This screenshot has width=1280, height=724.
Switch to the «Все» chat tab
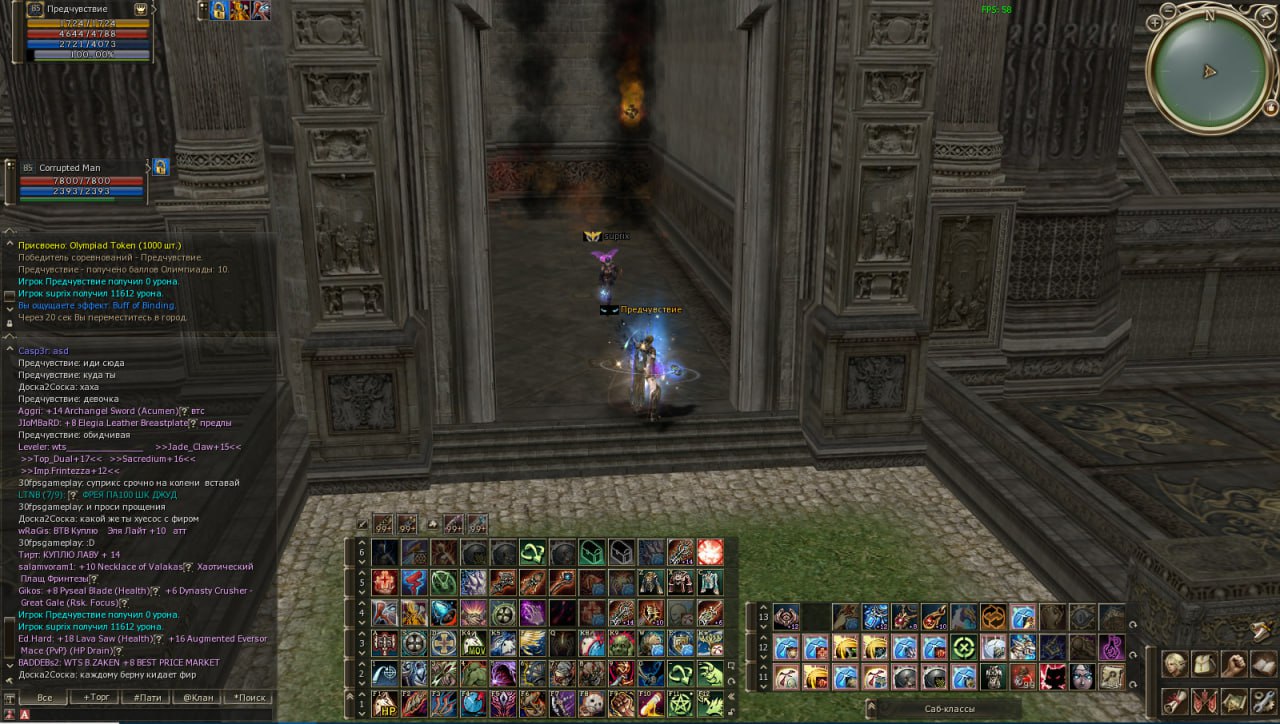pos(44,697)
